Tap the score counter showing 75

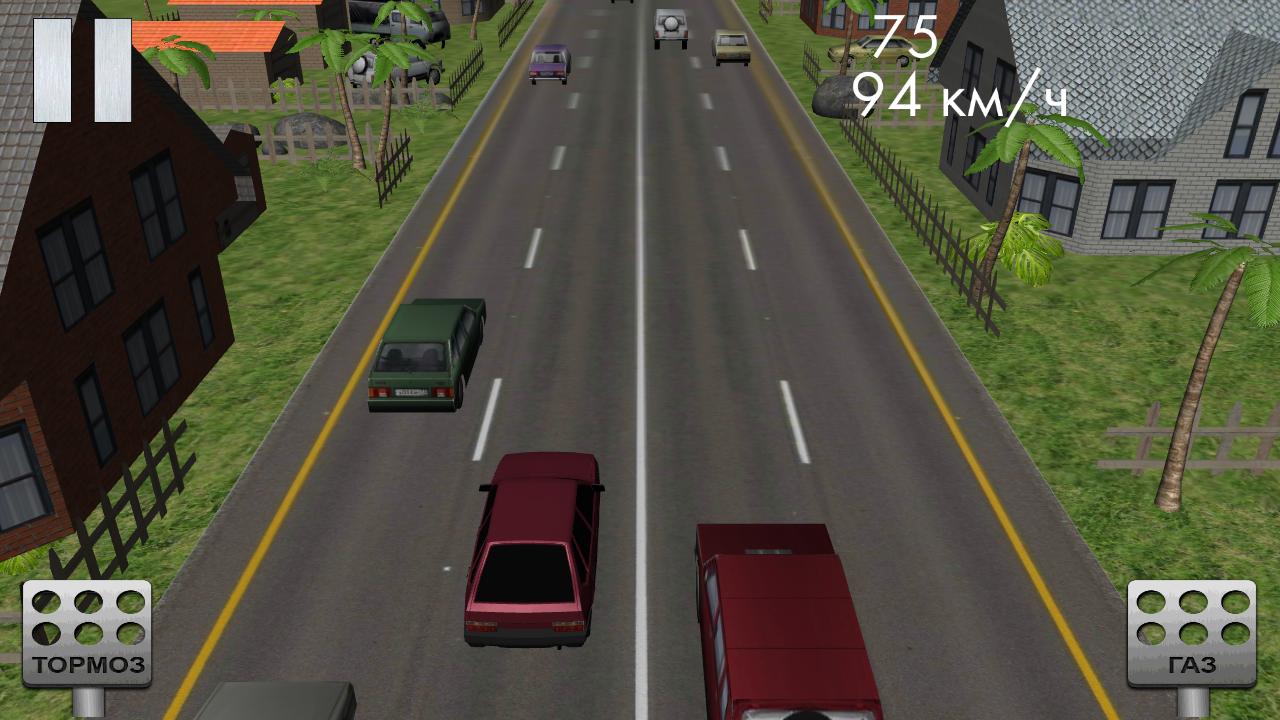coord(908,37)
